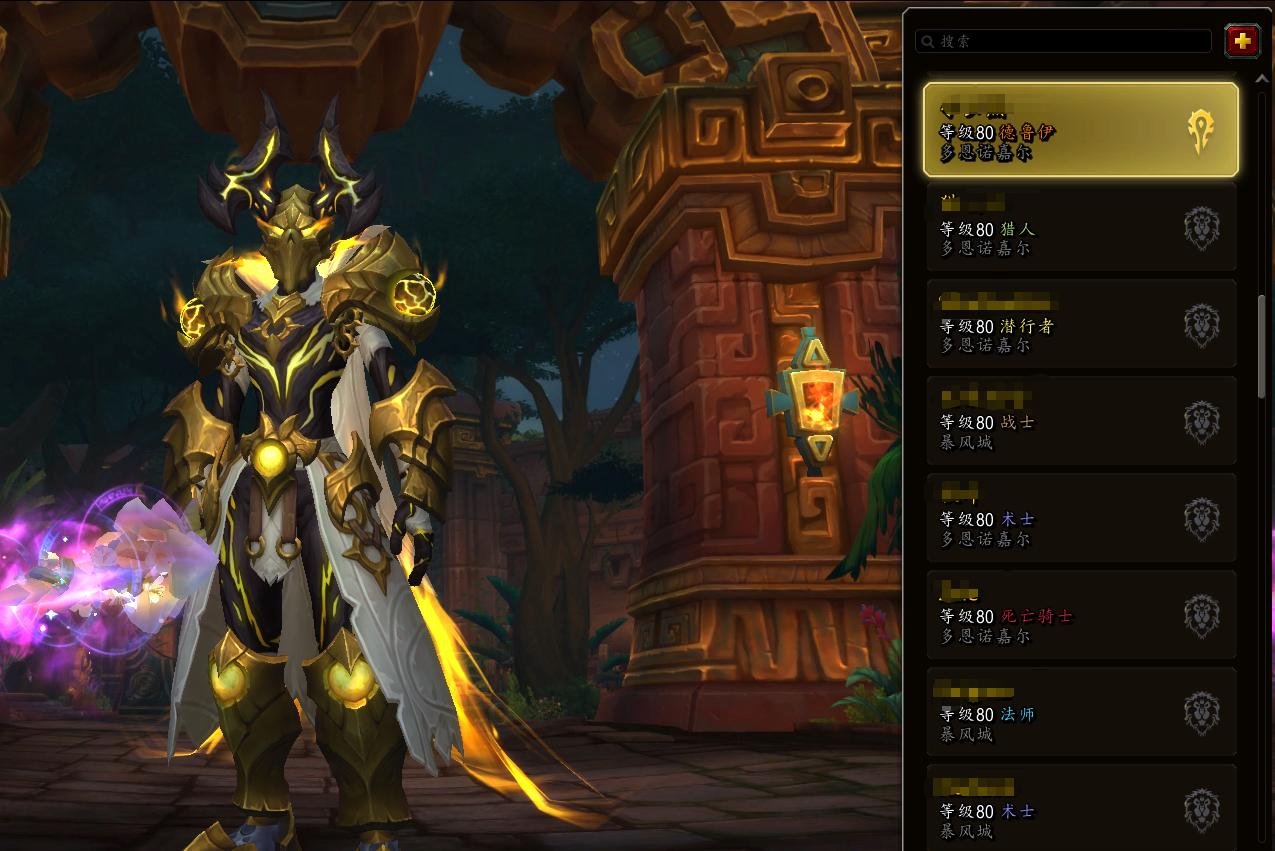This screenshot has height=851, width=1275.
Task: Select the Rogue (潜行者) character row
Action: pyautogui.click(x=1081, y=324)
